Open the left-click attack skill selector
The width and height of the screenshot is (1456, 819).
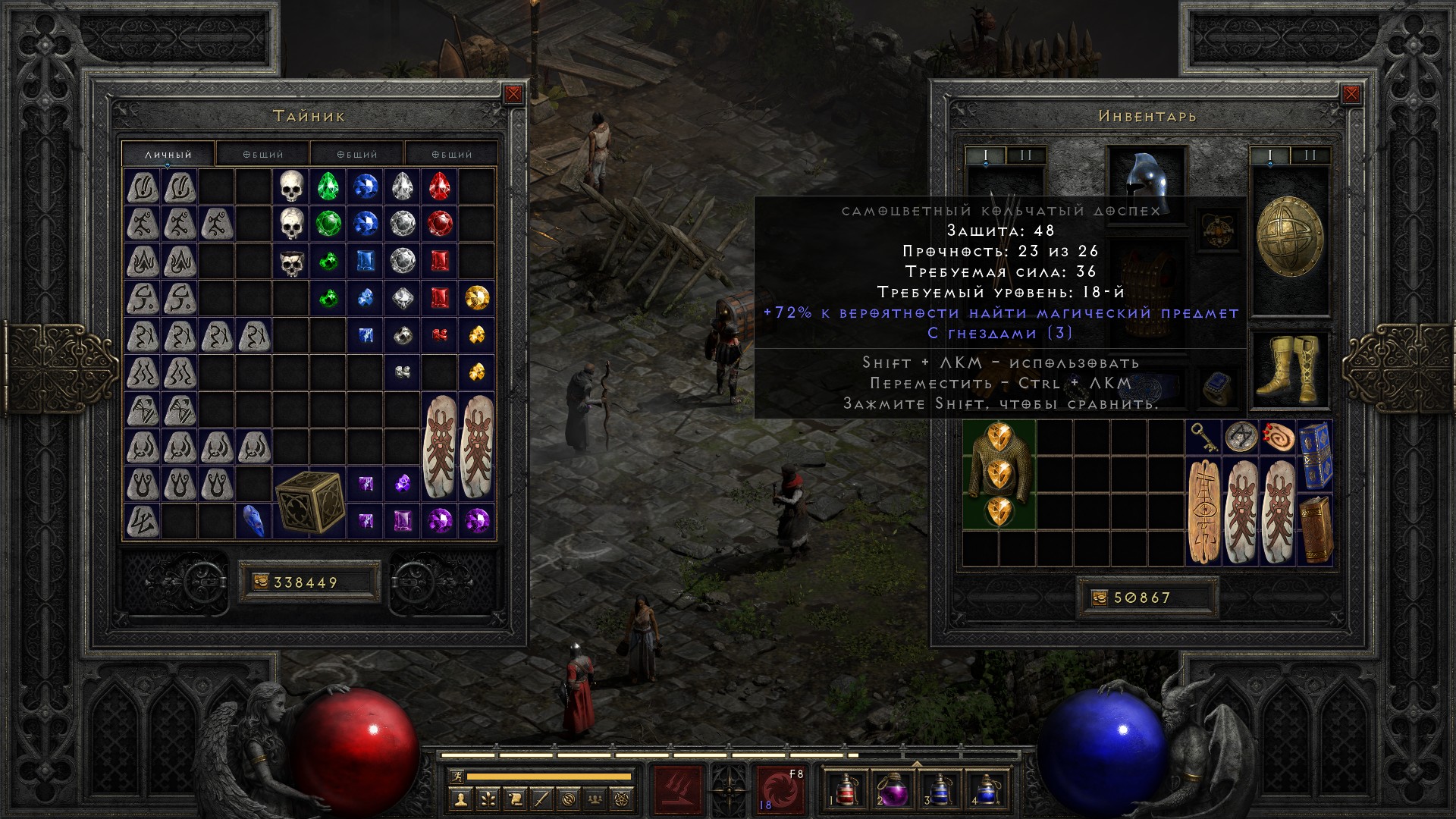[678, 790]
